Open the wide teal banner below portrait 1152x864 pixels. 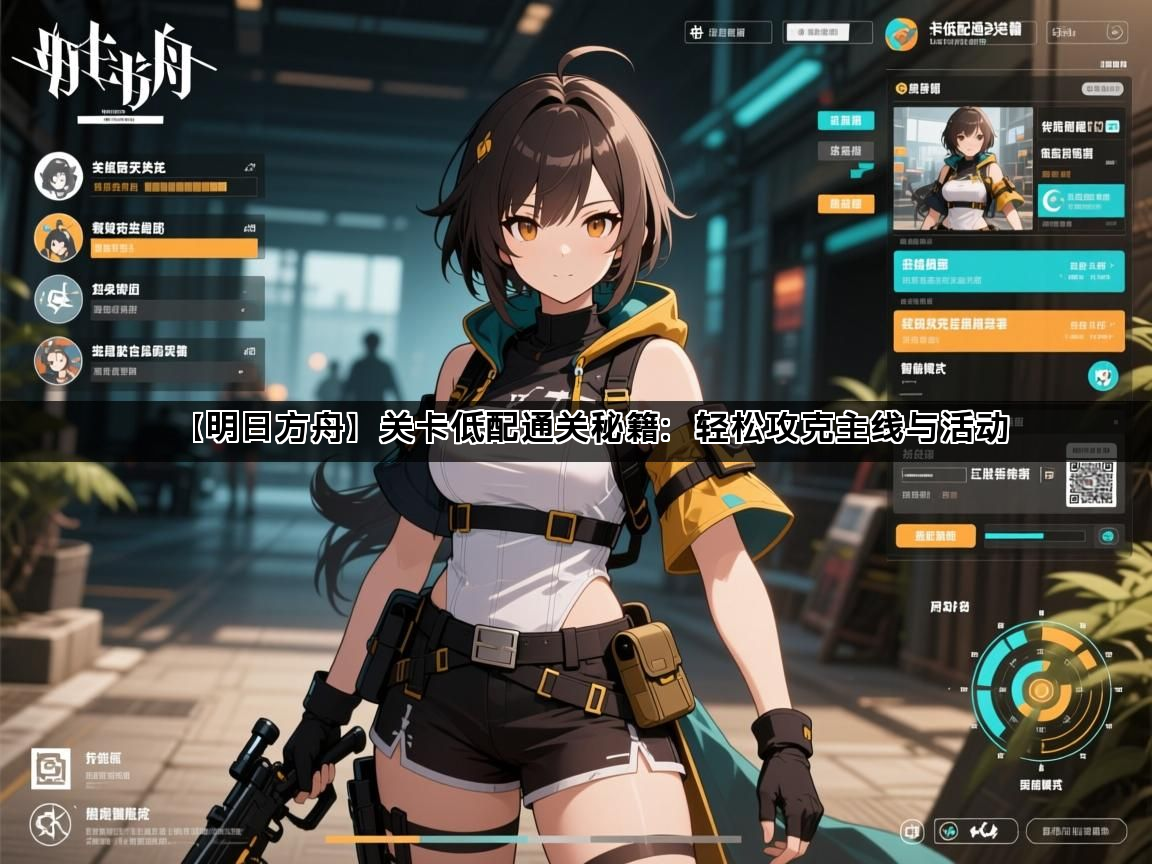[x=1008, y=271]
